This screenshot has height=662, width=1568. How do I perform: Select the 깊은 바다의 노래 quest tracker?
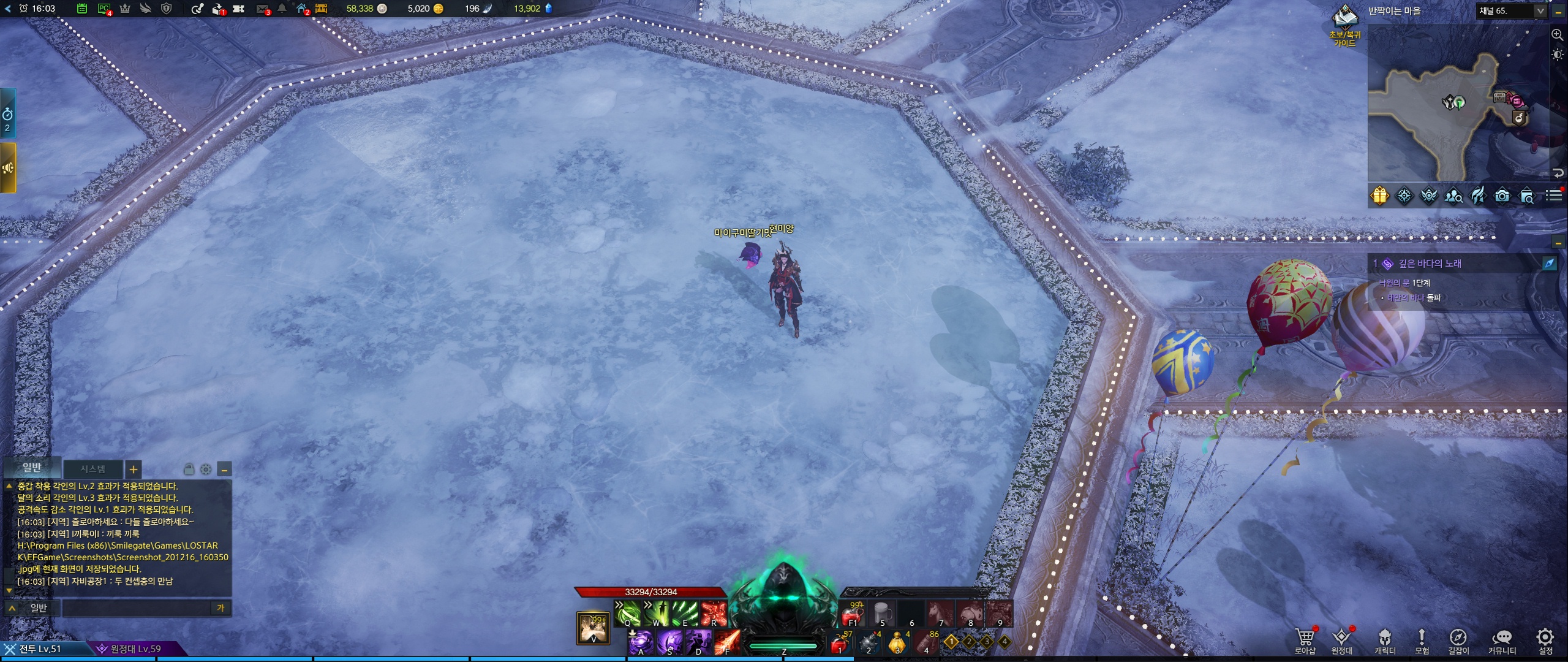click(x=1430, y=264)
